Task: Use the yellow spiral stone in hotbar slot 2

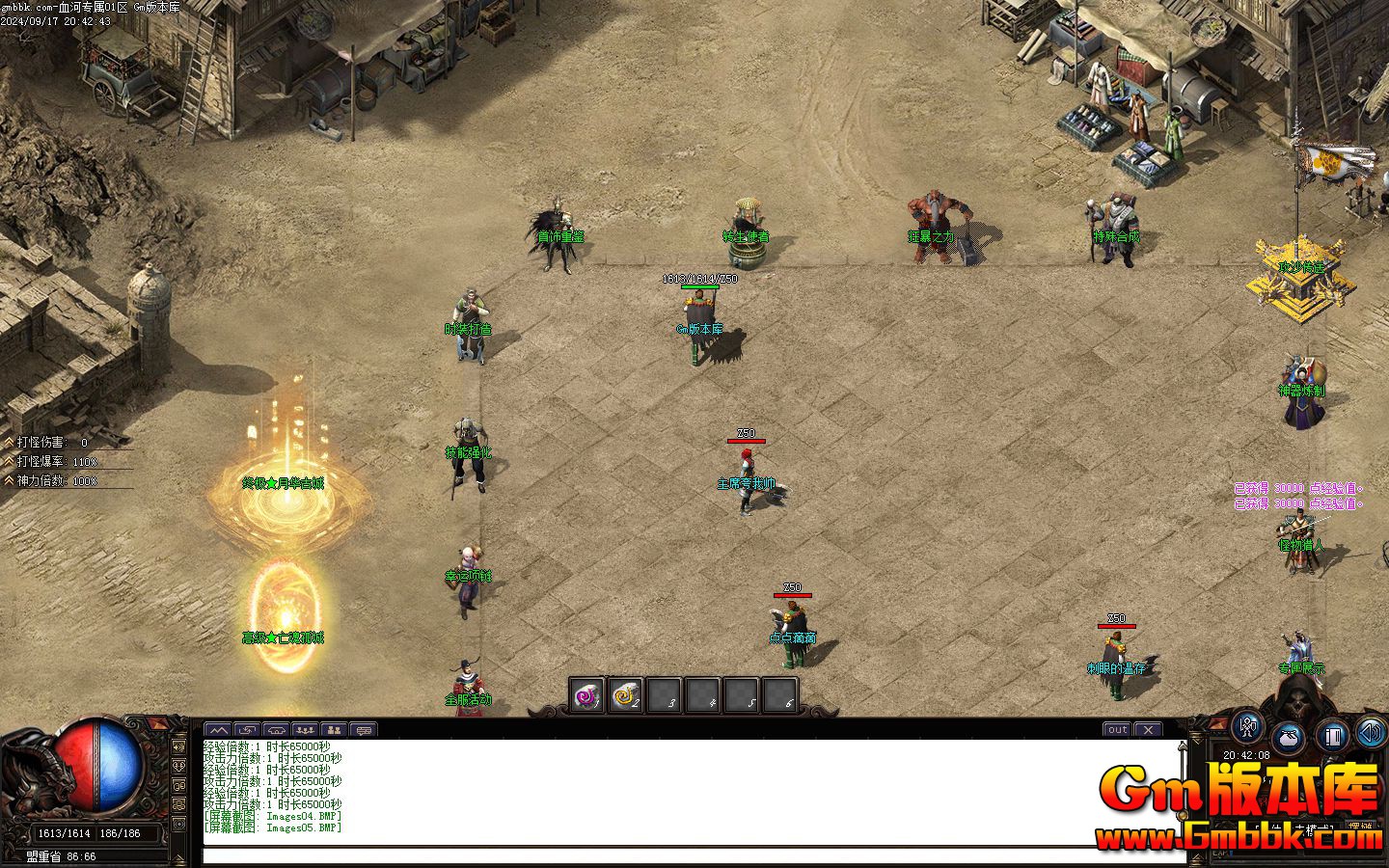Action: (x=625, y=695)
